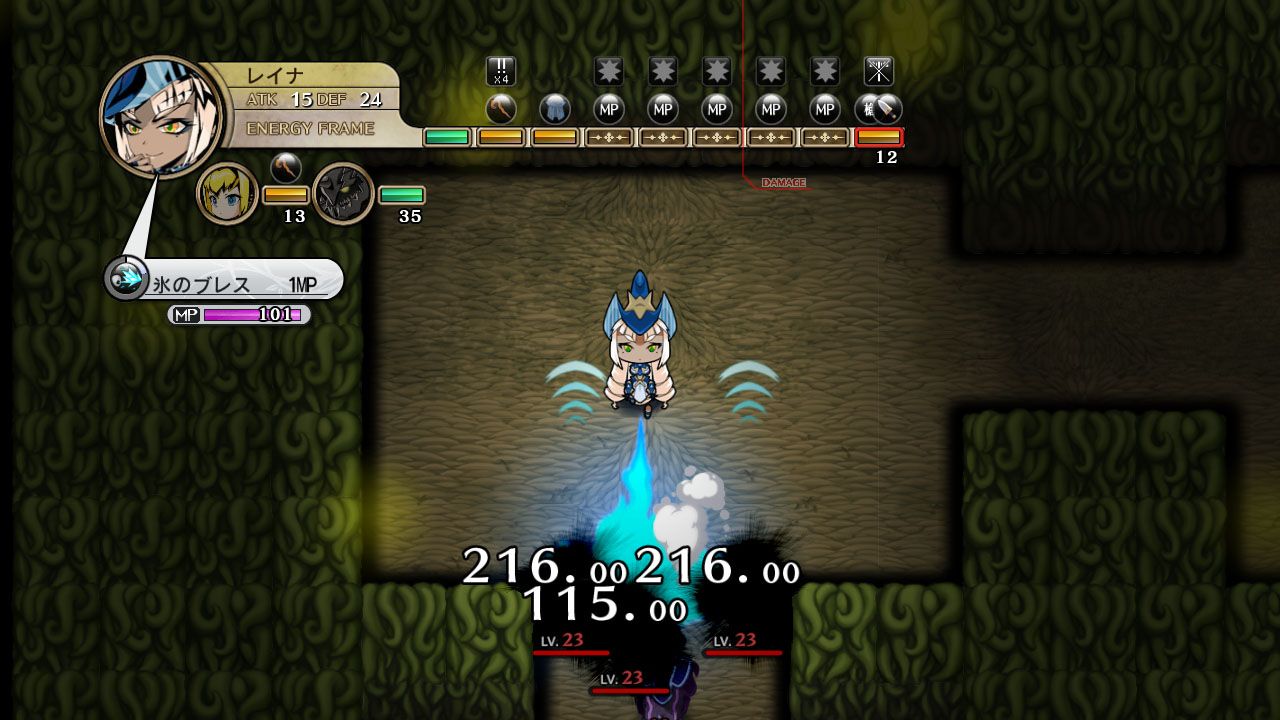This screenshot has width=1280, height=720.
Task: Toggle the rightmost star indicator
Action: coord(825,71)
